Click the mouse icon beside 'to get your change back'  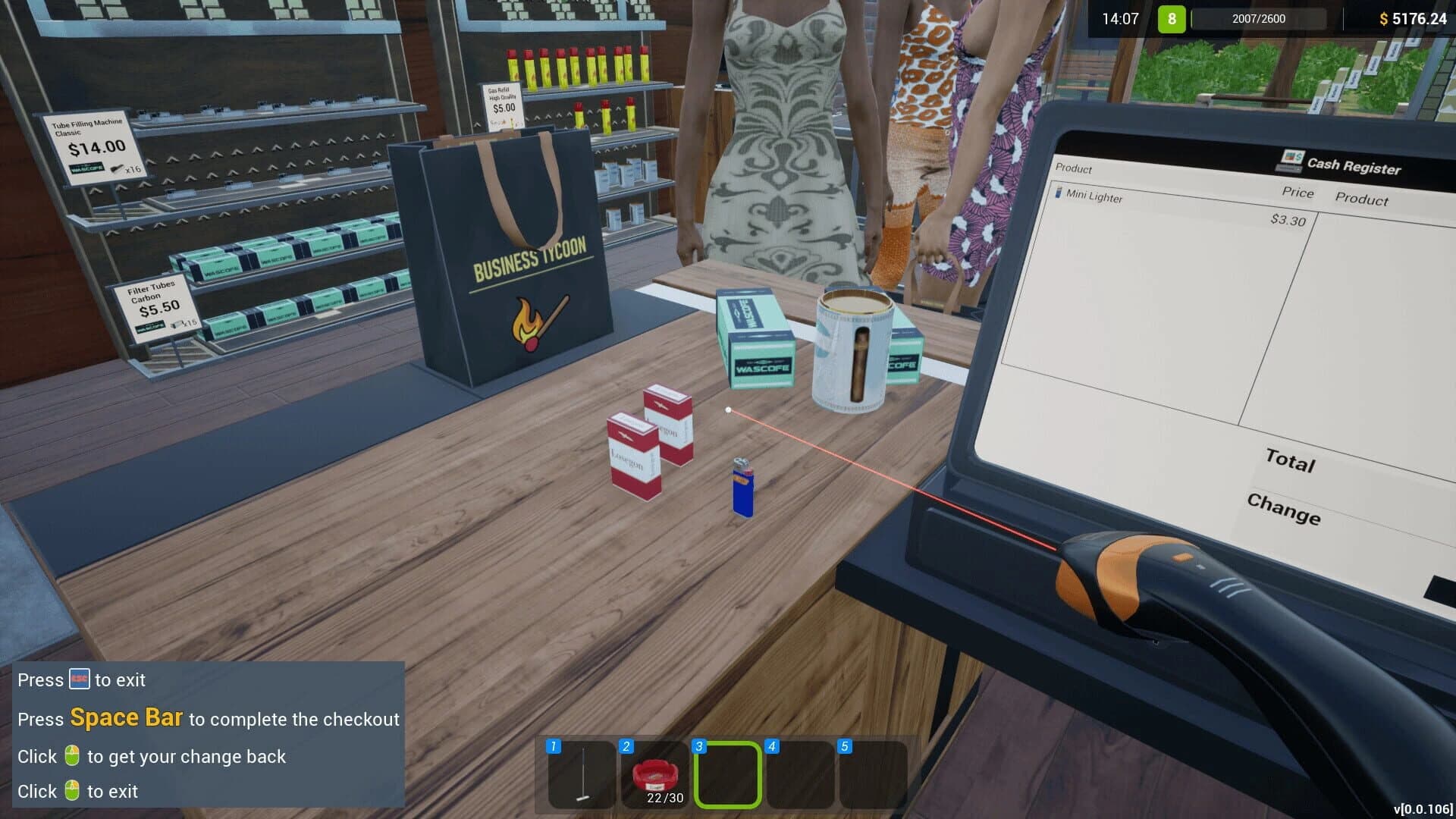tap(71, 755)
